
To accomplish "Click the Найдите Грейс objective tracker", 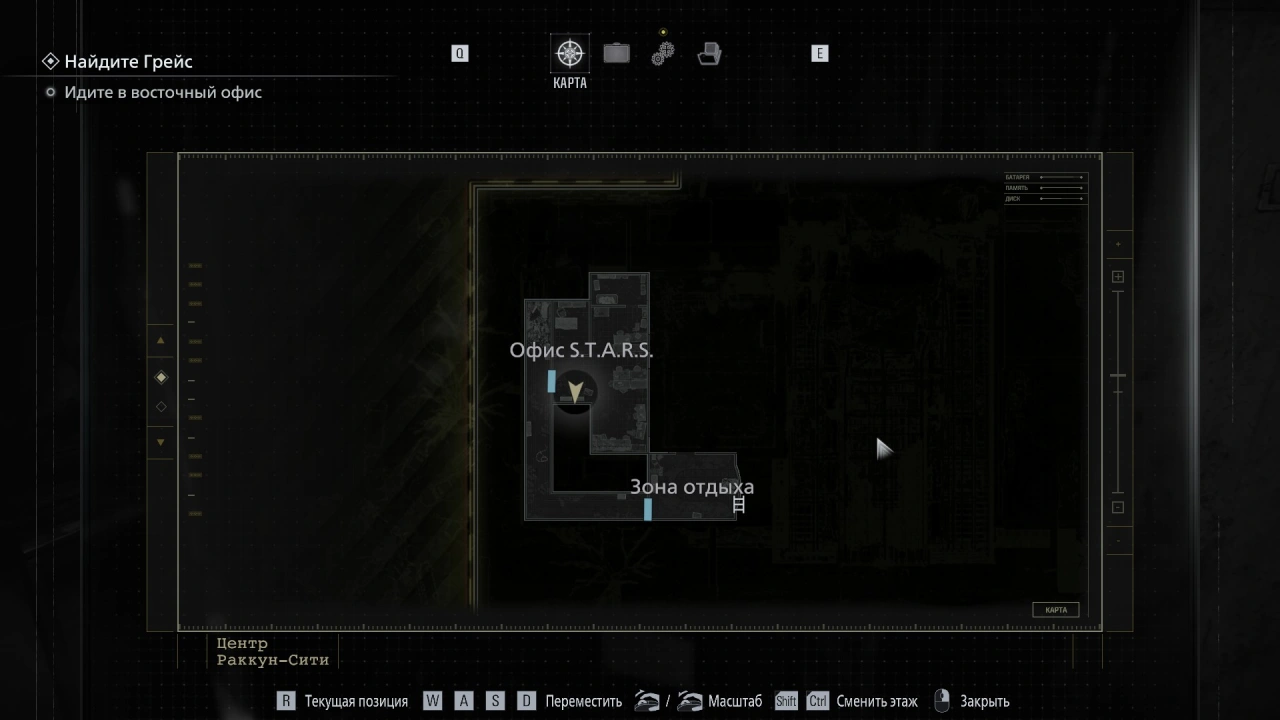I will tap(128, 62).
